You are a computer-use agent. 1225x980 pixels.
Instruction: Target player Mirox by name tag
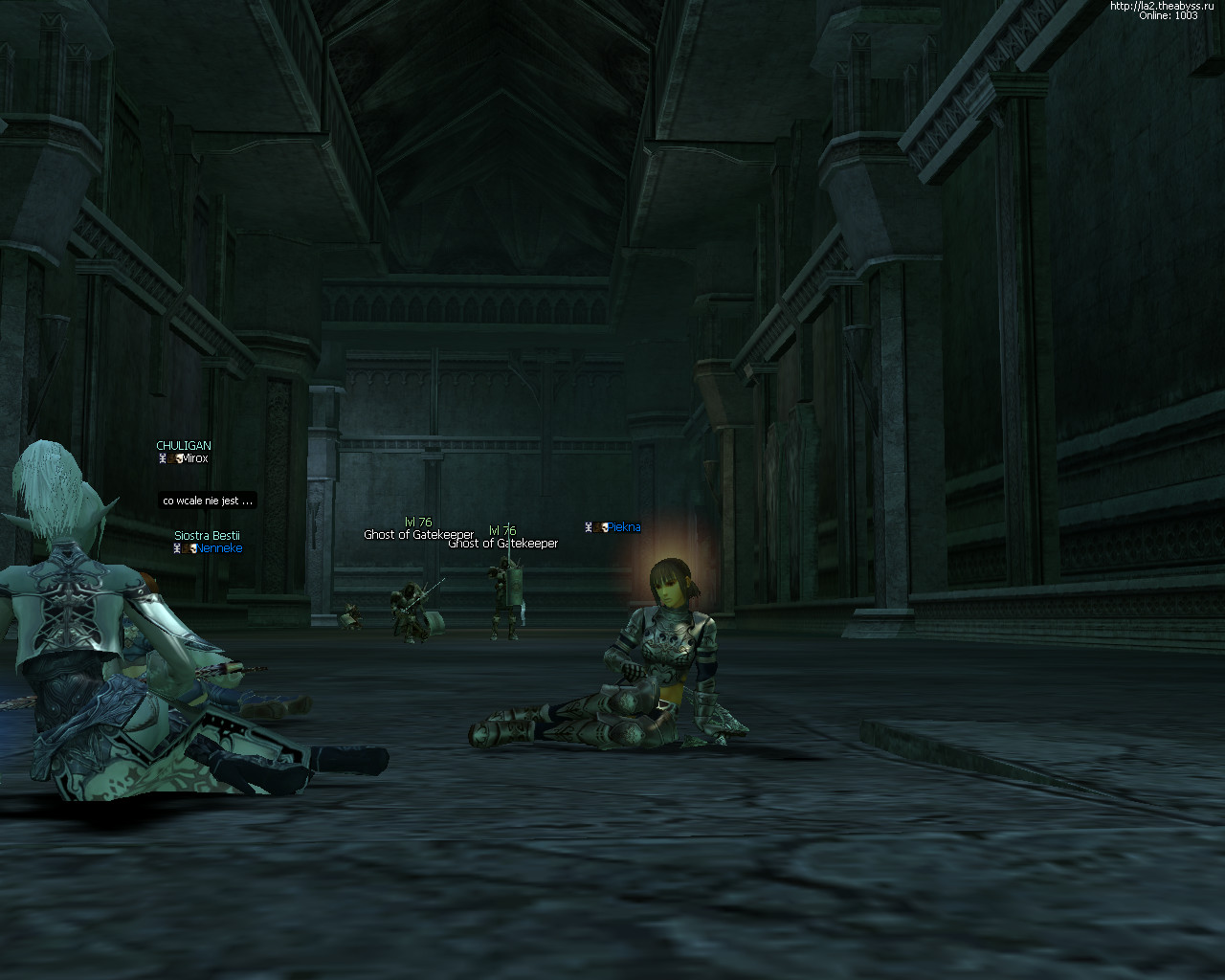(x=194, y=458)
